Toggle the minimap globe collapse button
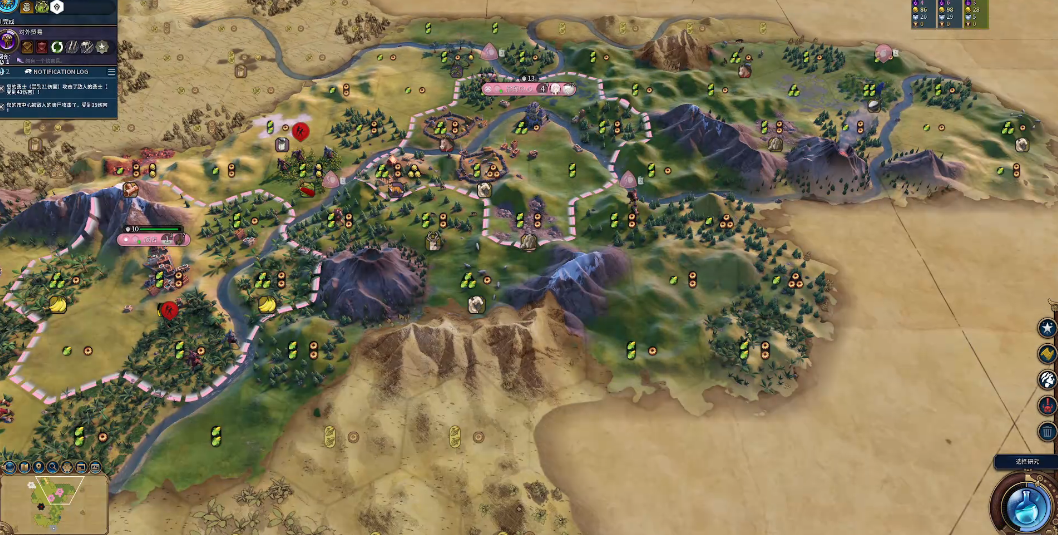 coord(11,467)
